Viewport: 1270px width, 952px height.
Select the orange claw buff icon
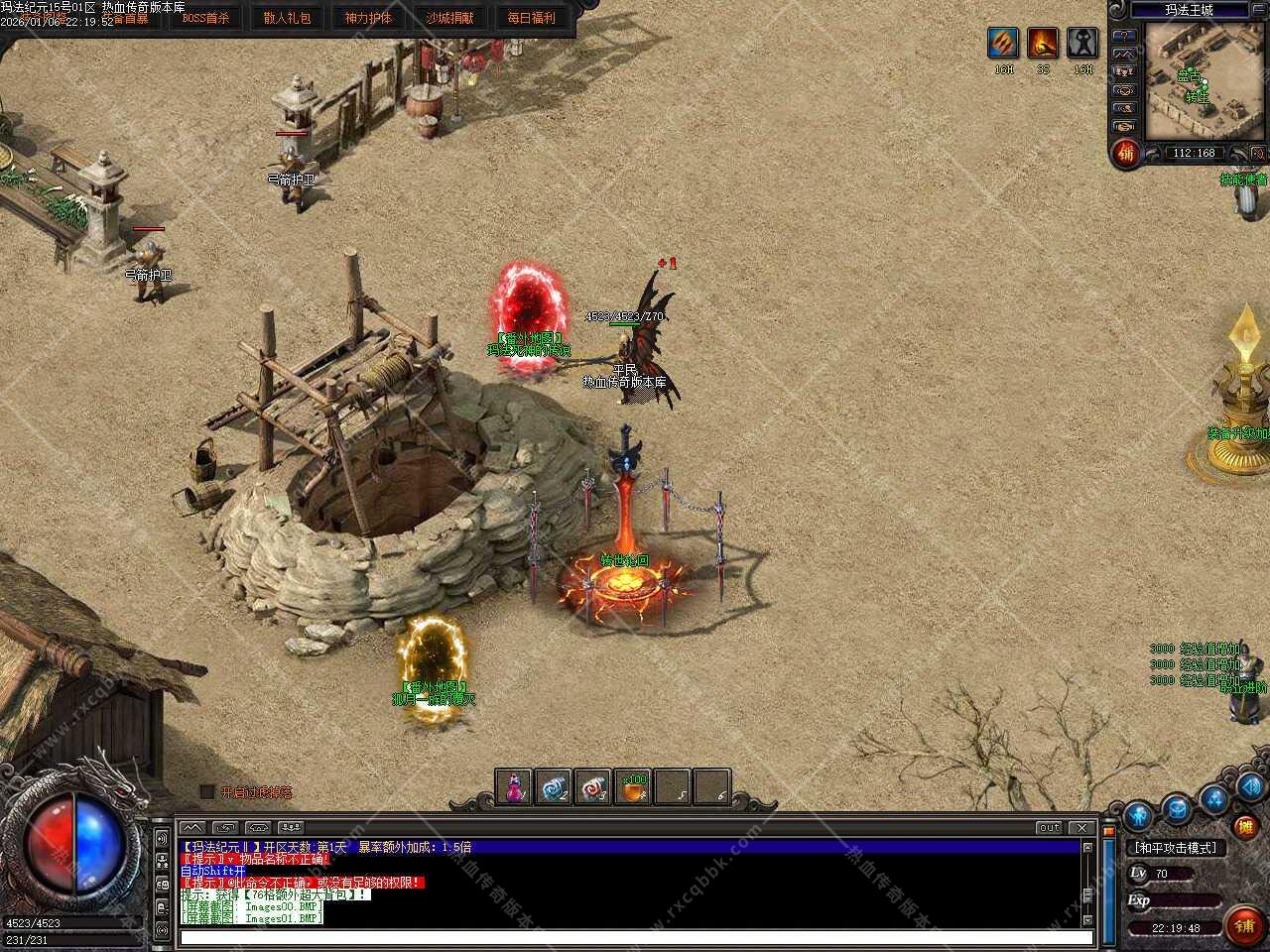tap(1003, 44)
